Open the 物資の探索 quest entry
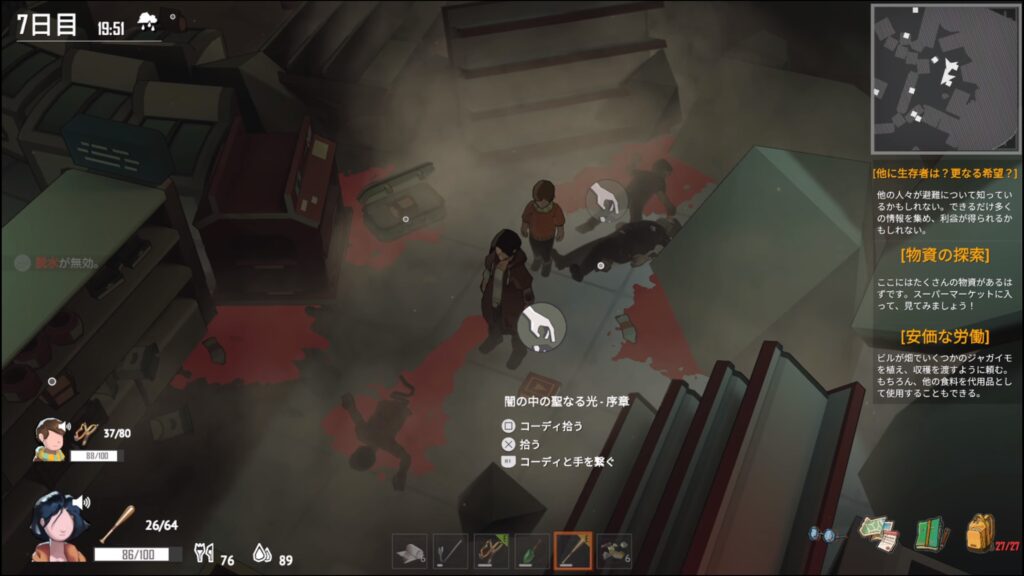The height and width of the screenshot is (576, 1024). coord(943,254)
